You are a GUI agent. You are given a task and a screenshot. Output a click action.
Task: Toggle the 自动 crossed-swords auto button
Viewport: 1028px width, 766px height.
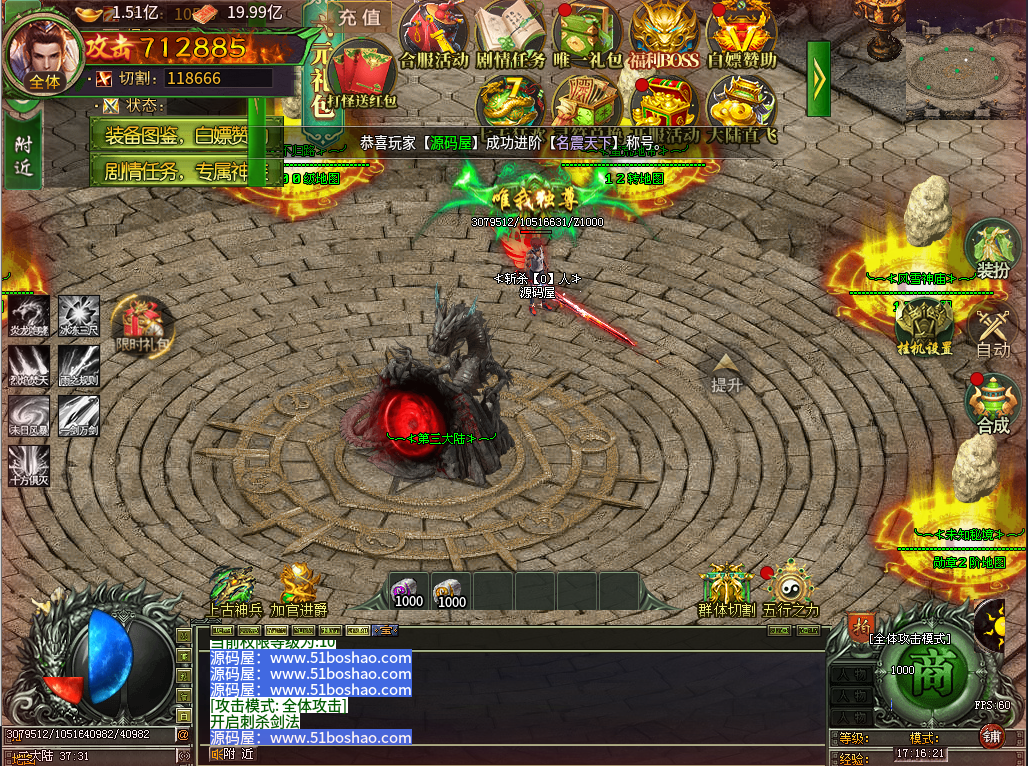tap(992, 330)
